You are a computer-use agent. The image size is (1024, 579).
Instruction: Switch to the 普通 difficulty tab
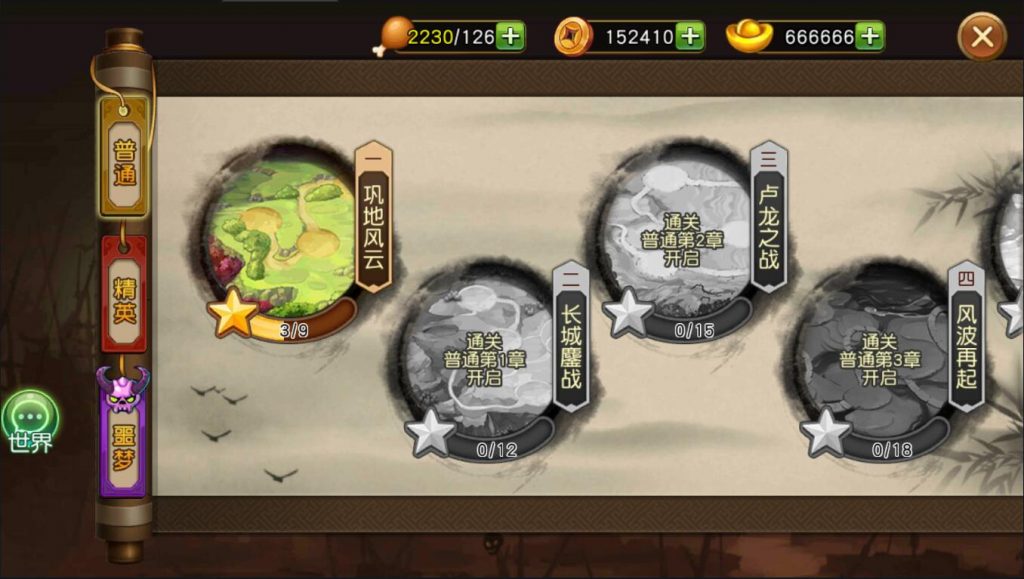pyautogui.click(x=124, y=160)
